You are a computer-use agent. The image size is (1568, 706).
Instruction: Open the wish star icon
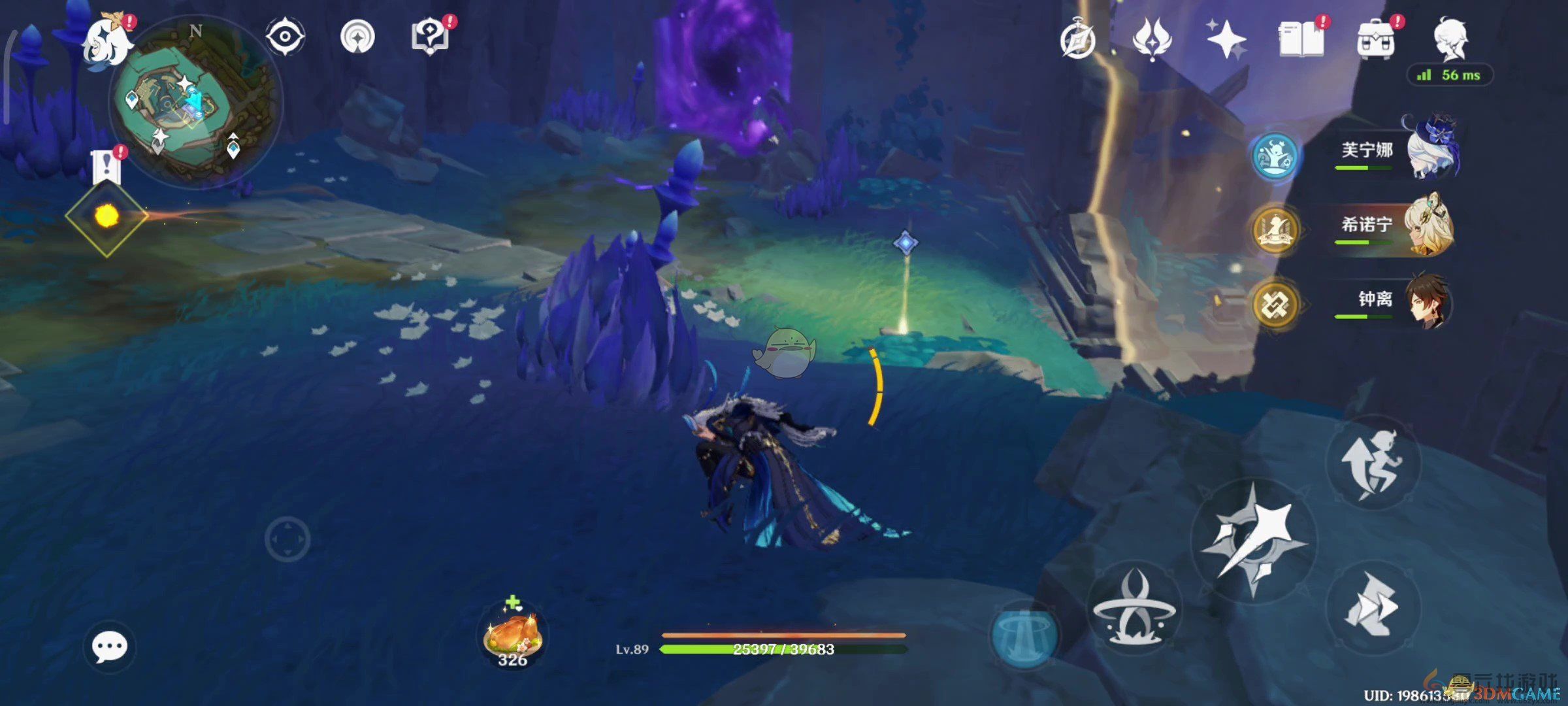1226,39
